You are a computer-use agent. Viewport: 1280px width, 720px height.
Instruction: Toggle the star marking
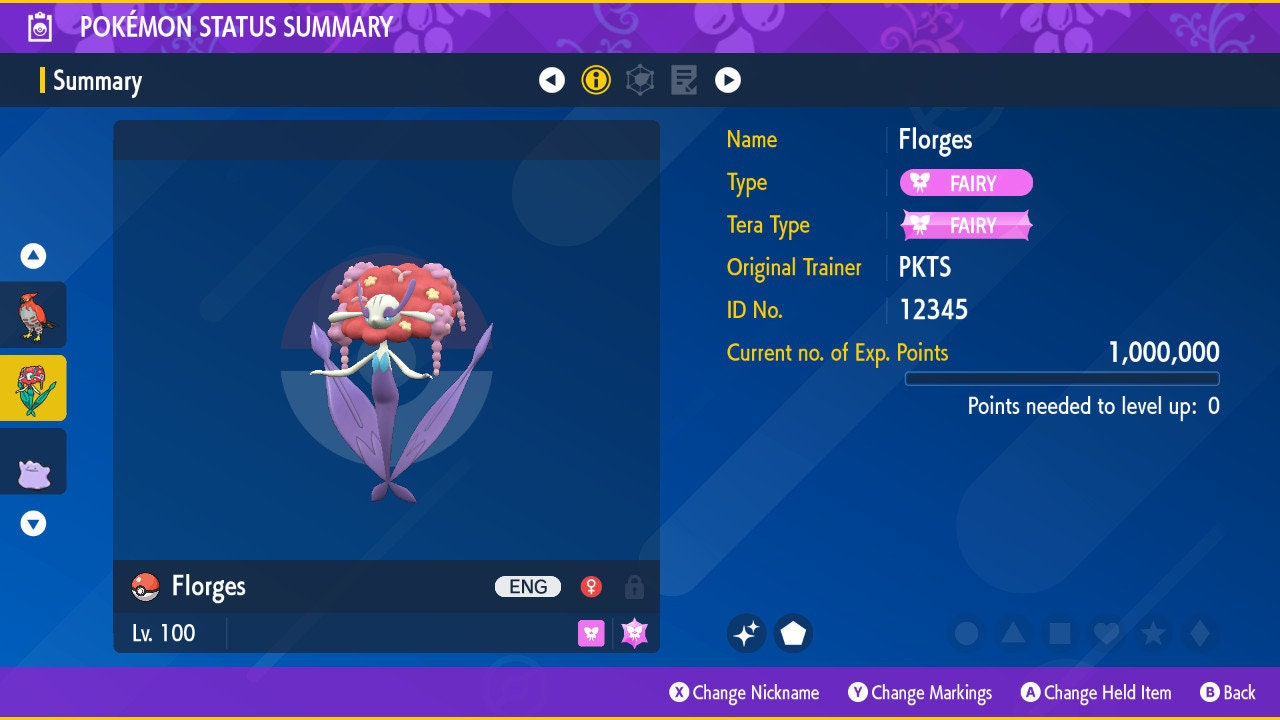click(1153, 633)
